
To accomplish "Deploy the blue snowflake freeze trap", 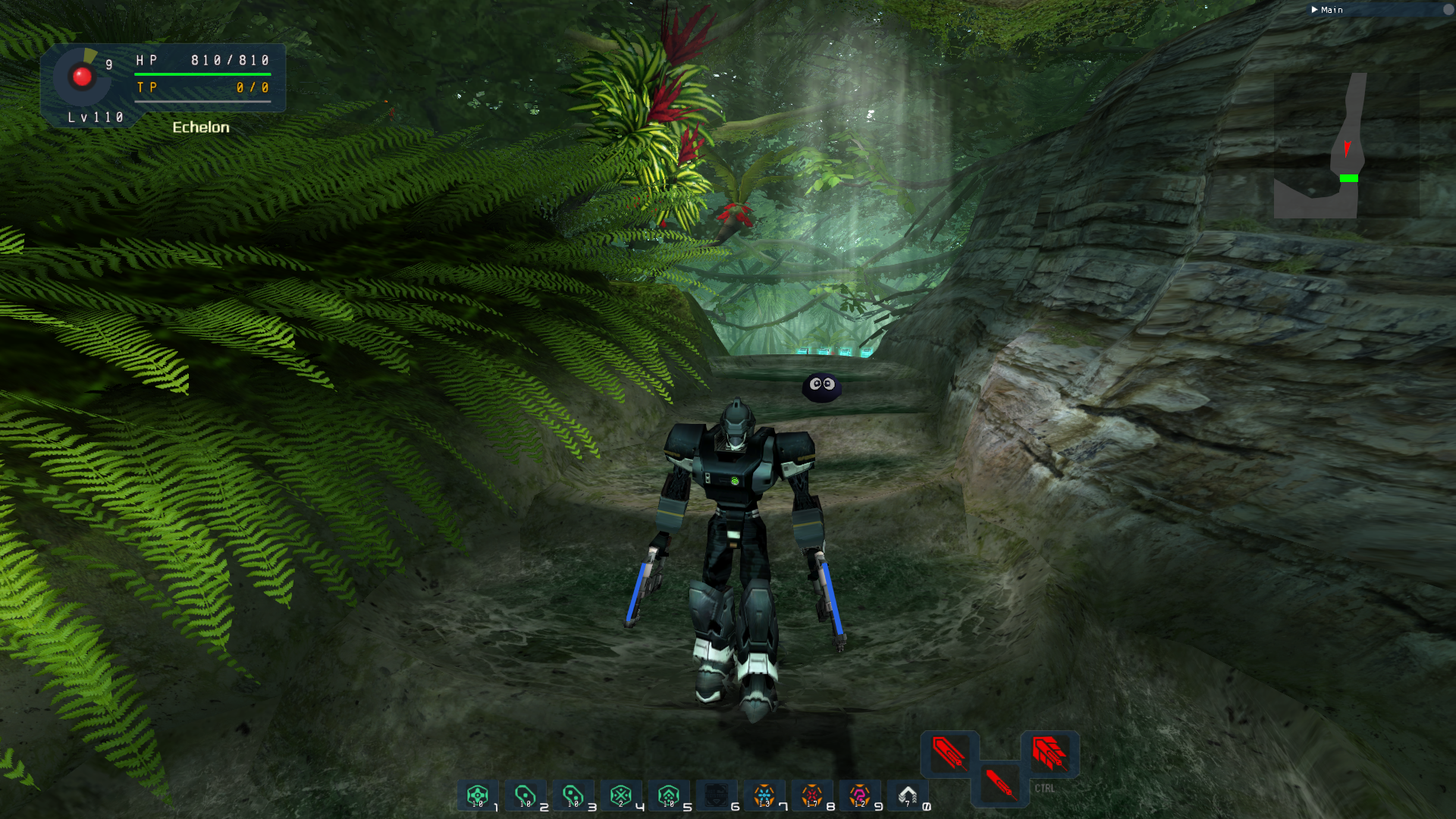I will coord(764,795).
